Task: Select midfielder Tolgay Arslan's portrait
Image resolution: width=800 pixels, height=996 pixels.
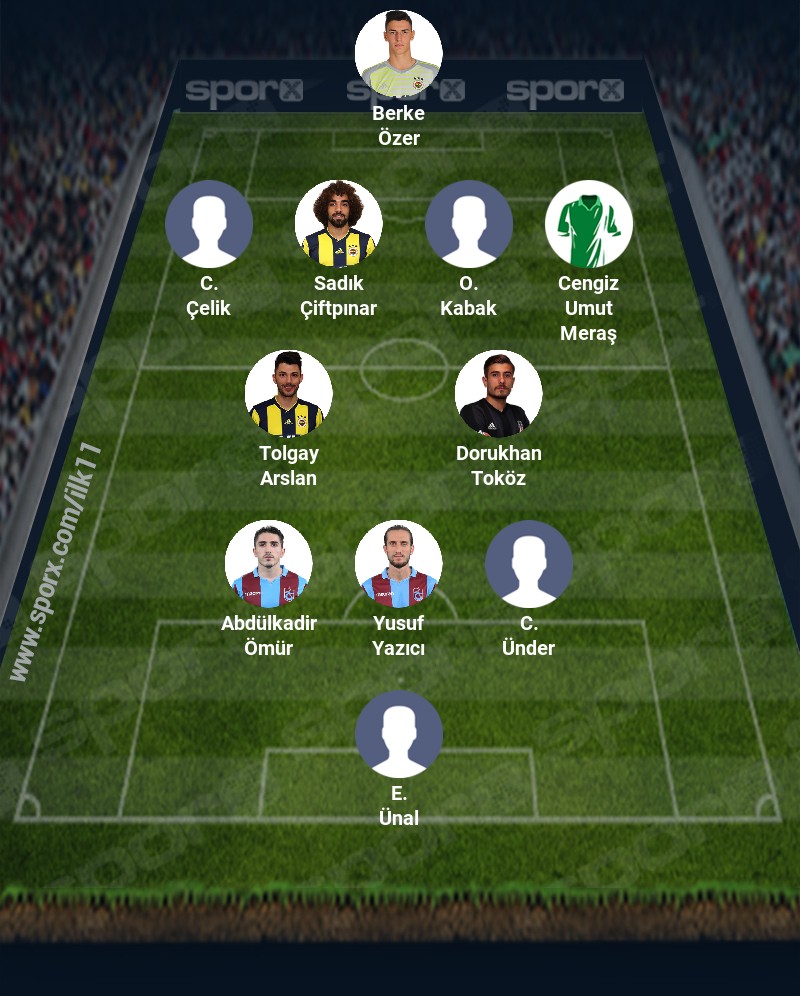Action: (288, 394)
